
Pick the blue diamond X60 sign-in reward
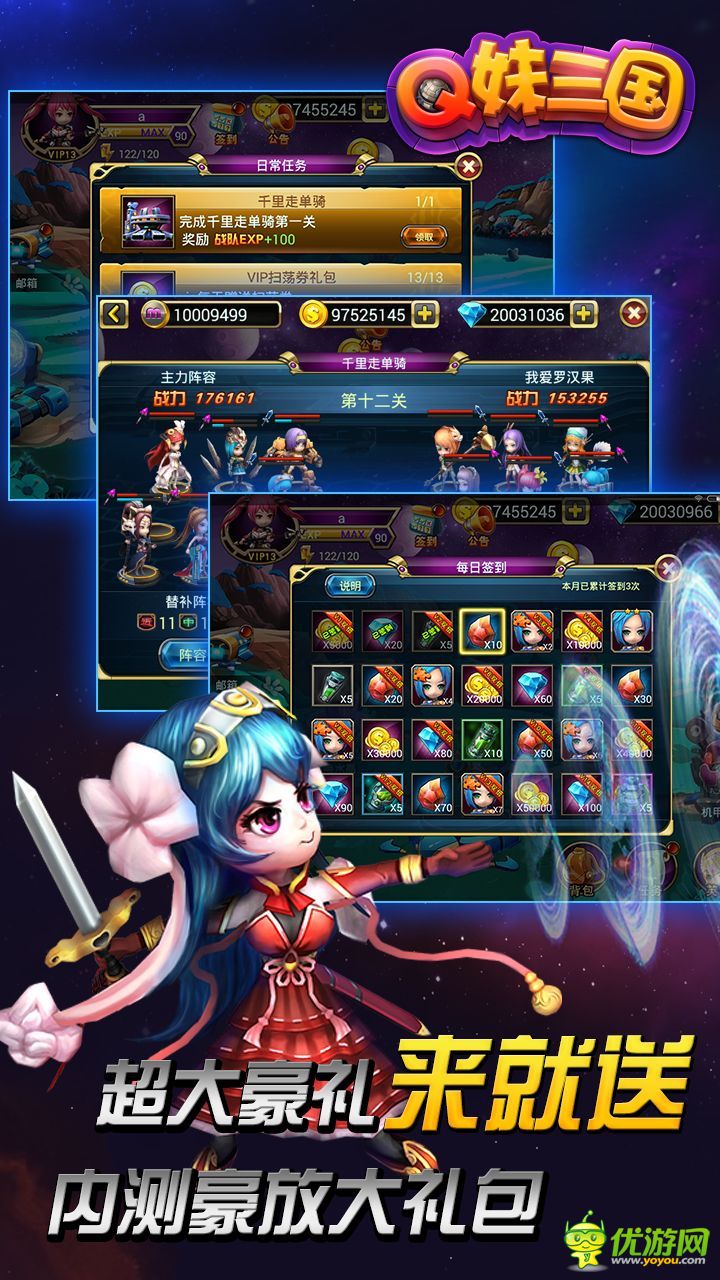(x=532, y=686)
